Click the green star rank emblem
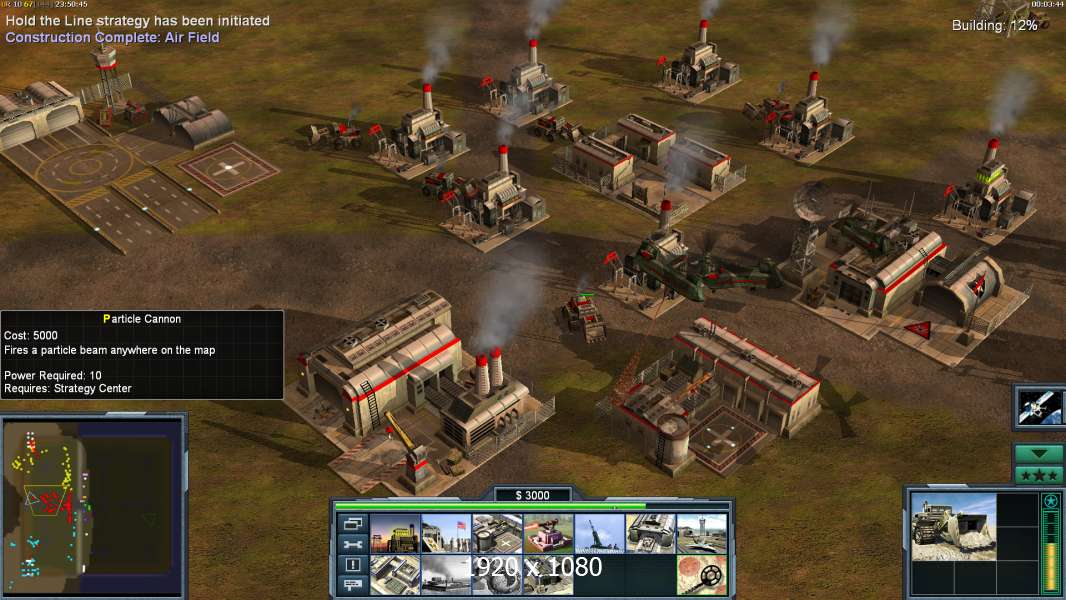 [1050, 502]
